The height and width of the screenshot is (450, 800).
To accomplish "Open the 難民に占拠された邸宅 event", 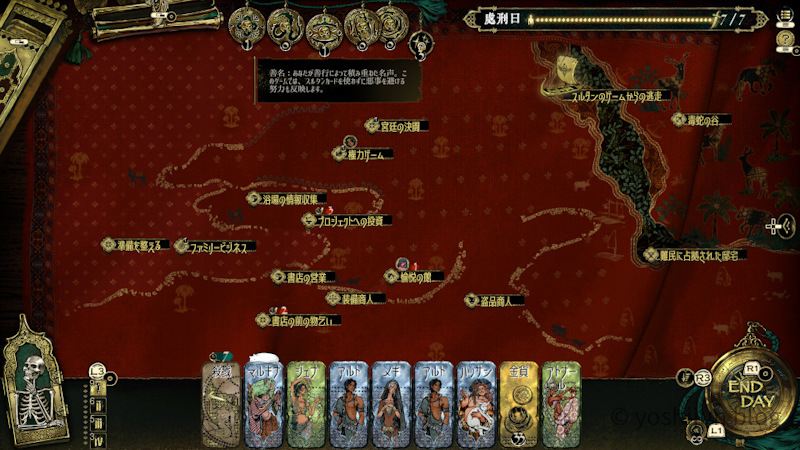I will [x=695, y=255].
